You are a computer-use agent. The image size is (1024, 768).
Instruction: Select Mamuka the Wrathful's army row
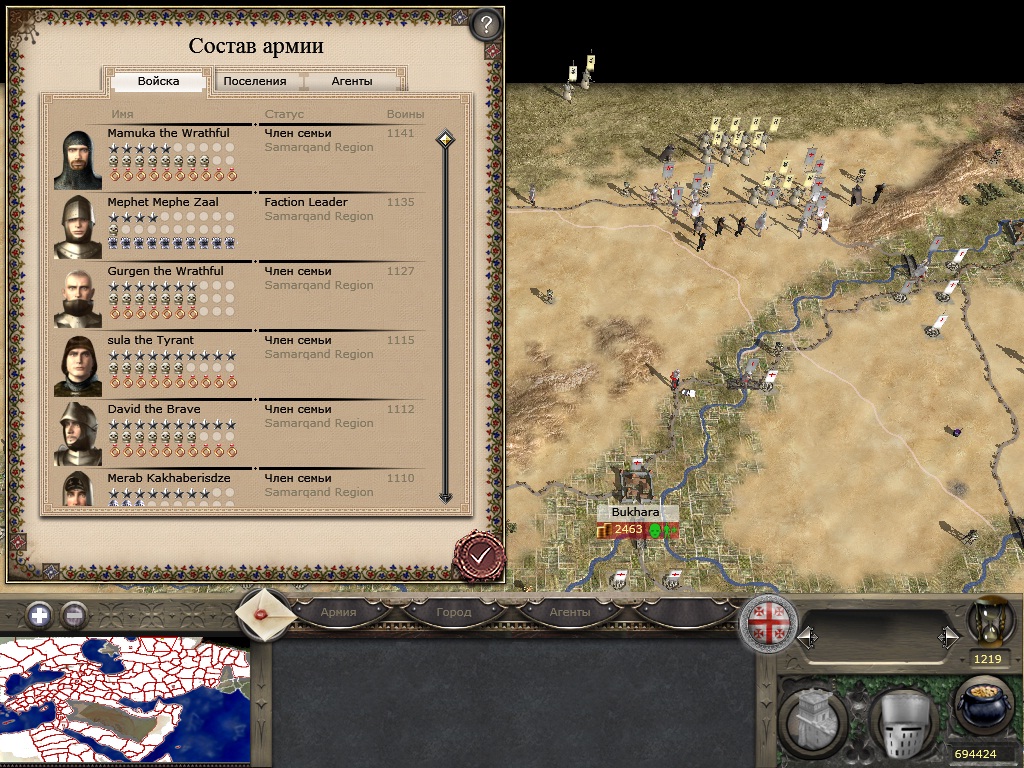(240, 157)
